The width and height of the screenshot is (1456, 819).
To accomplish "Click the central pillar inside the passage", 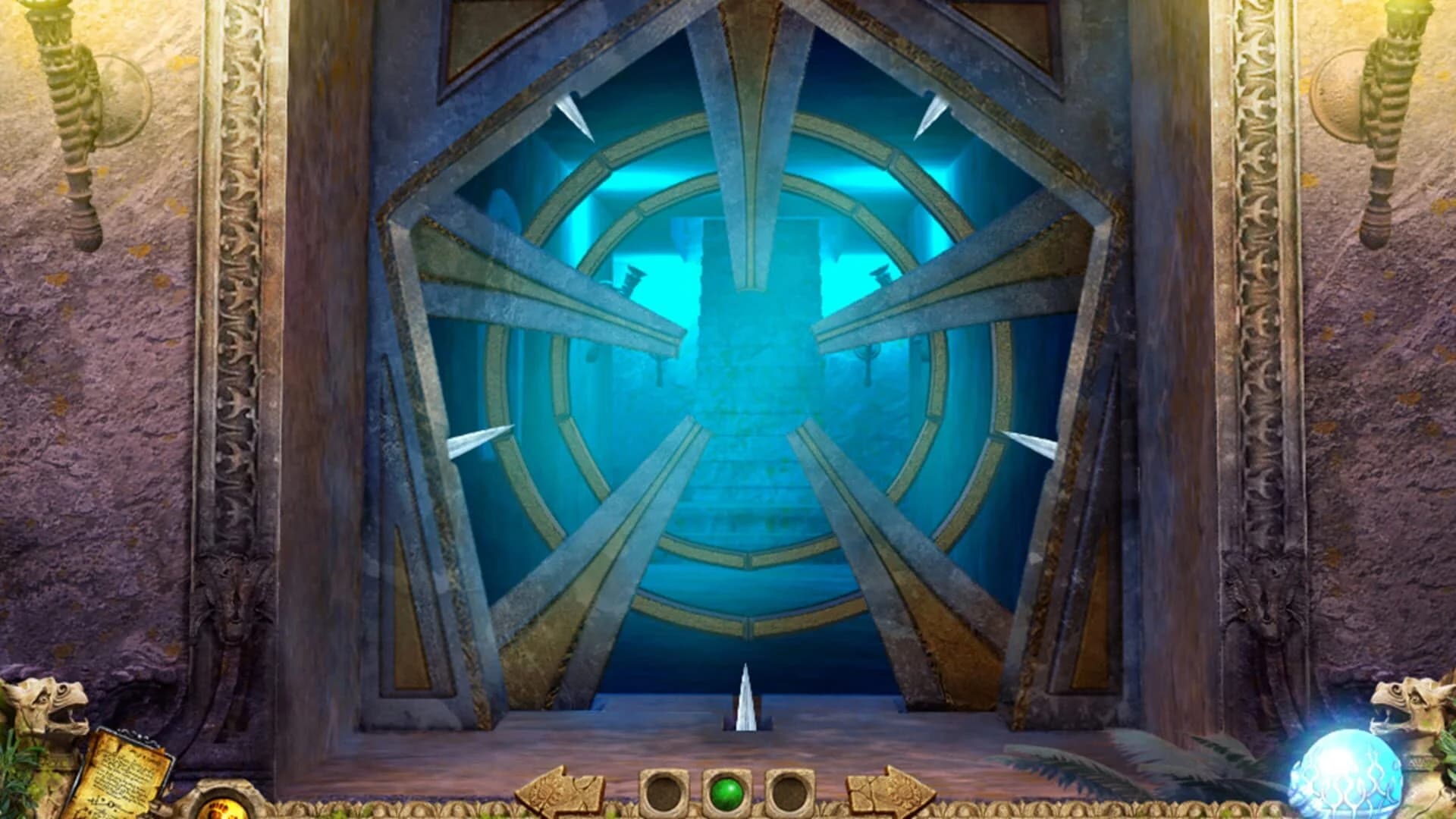I will coord(747,296).
